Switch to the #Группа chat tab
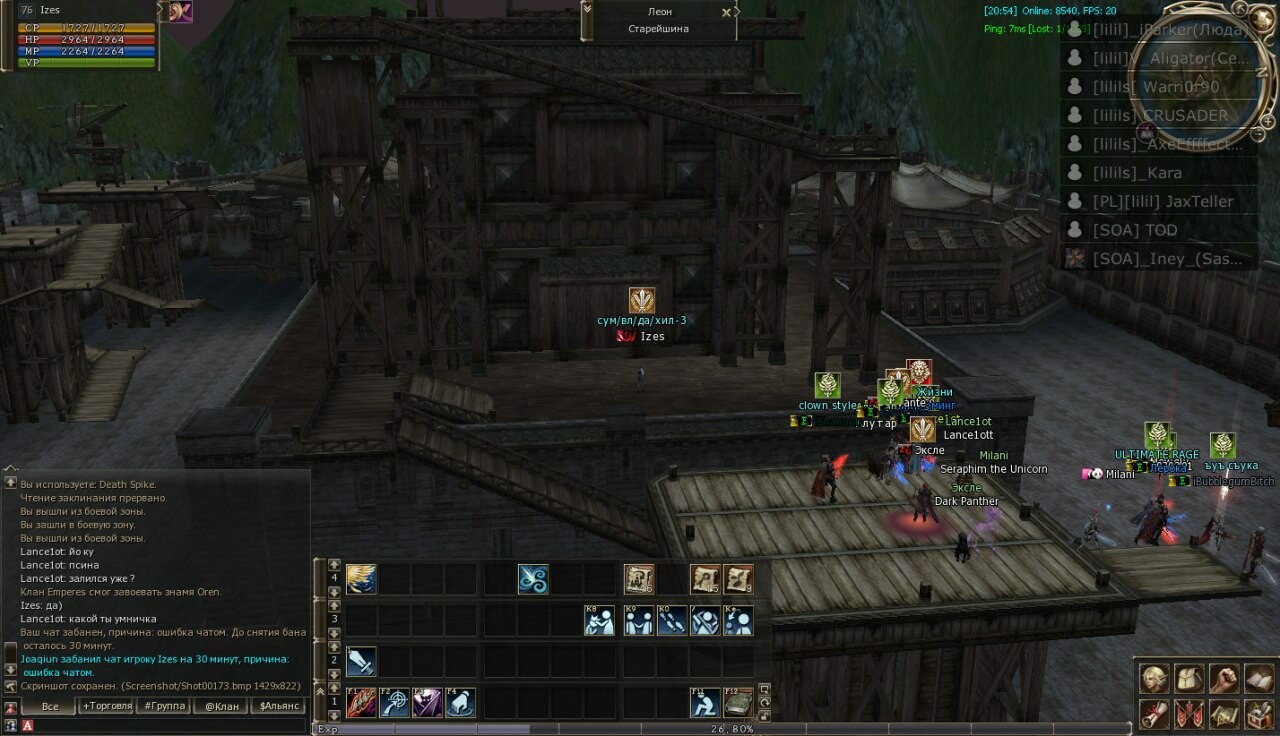Viewport: 1280px width, 736px height. (165, 706)
